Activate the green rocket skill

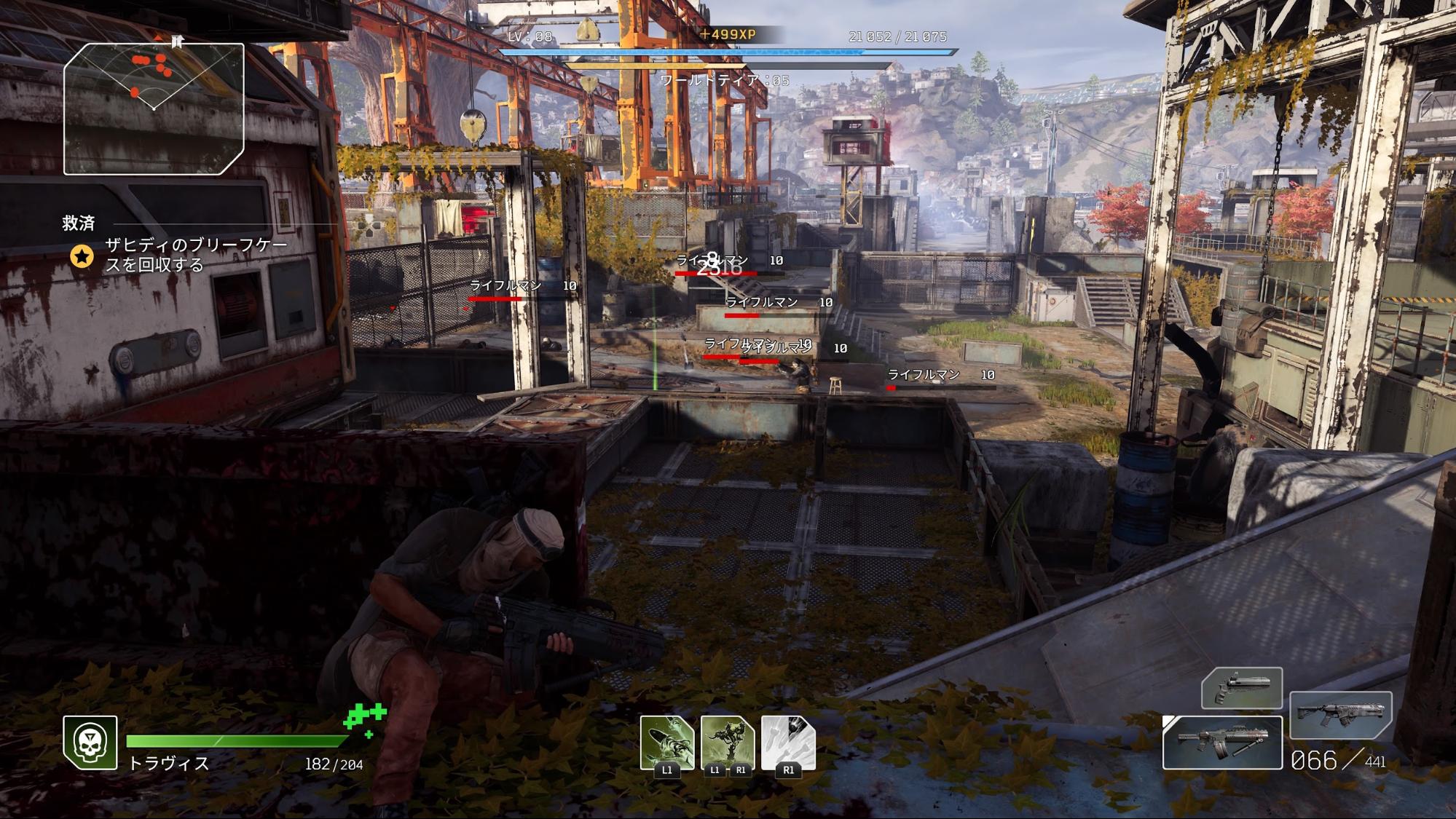click(666, 743)
